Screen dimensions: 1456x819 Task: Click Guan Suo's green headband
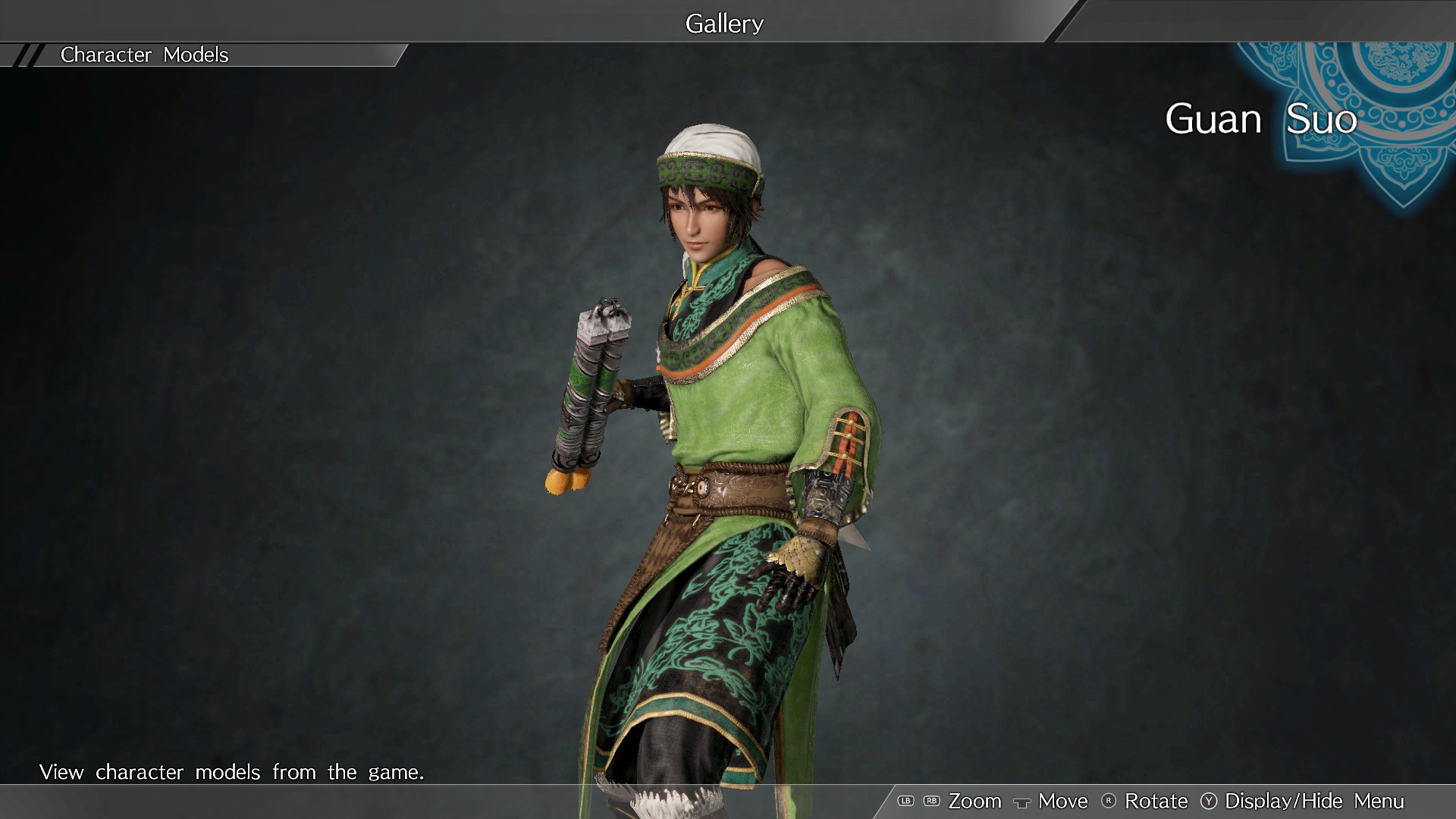[705, 171]
